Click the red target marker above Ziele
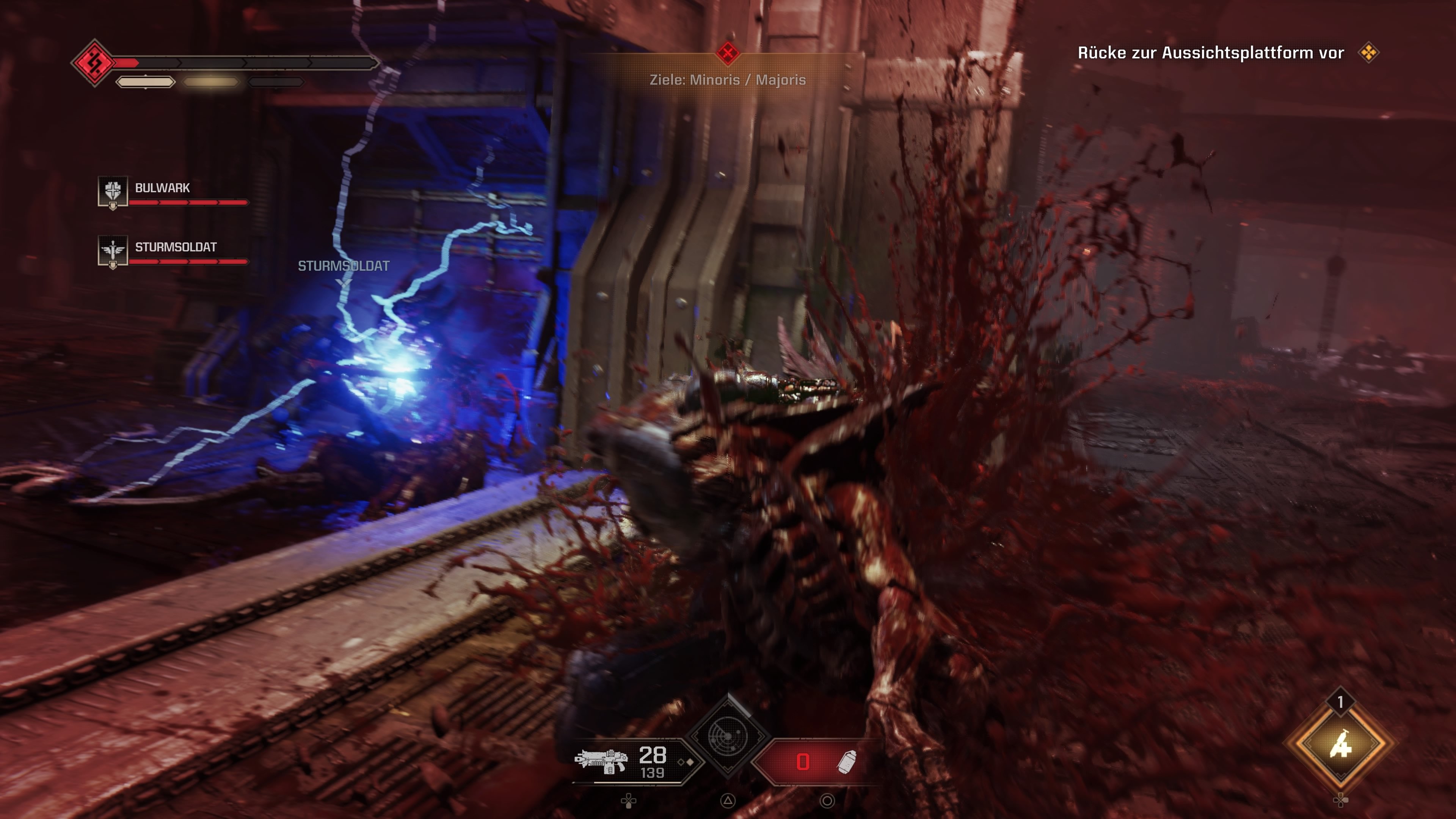This screenshot has width=1456, height=819. 728,54
